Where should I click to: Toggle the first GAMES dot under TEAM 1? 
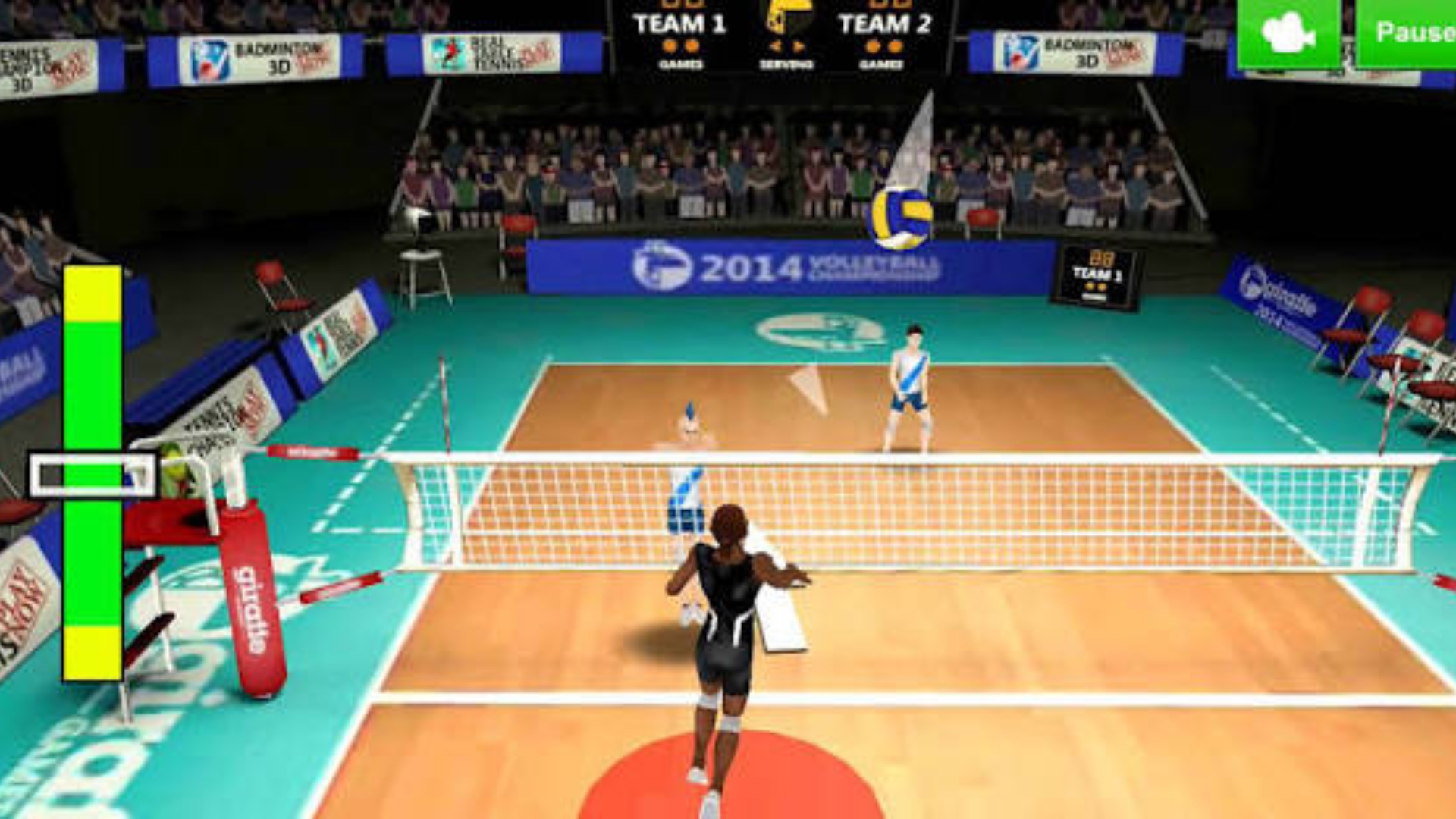click(x=670, y=45)
